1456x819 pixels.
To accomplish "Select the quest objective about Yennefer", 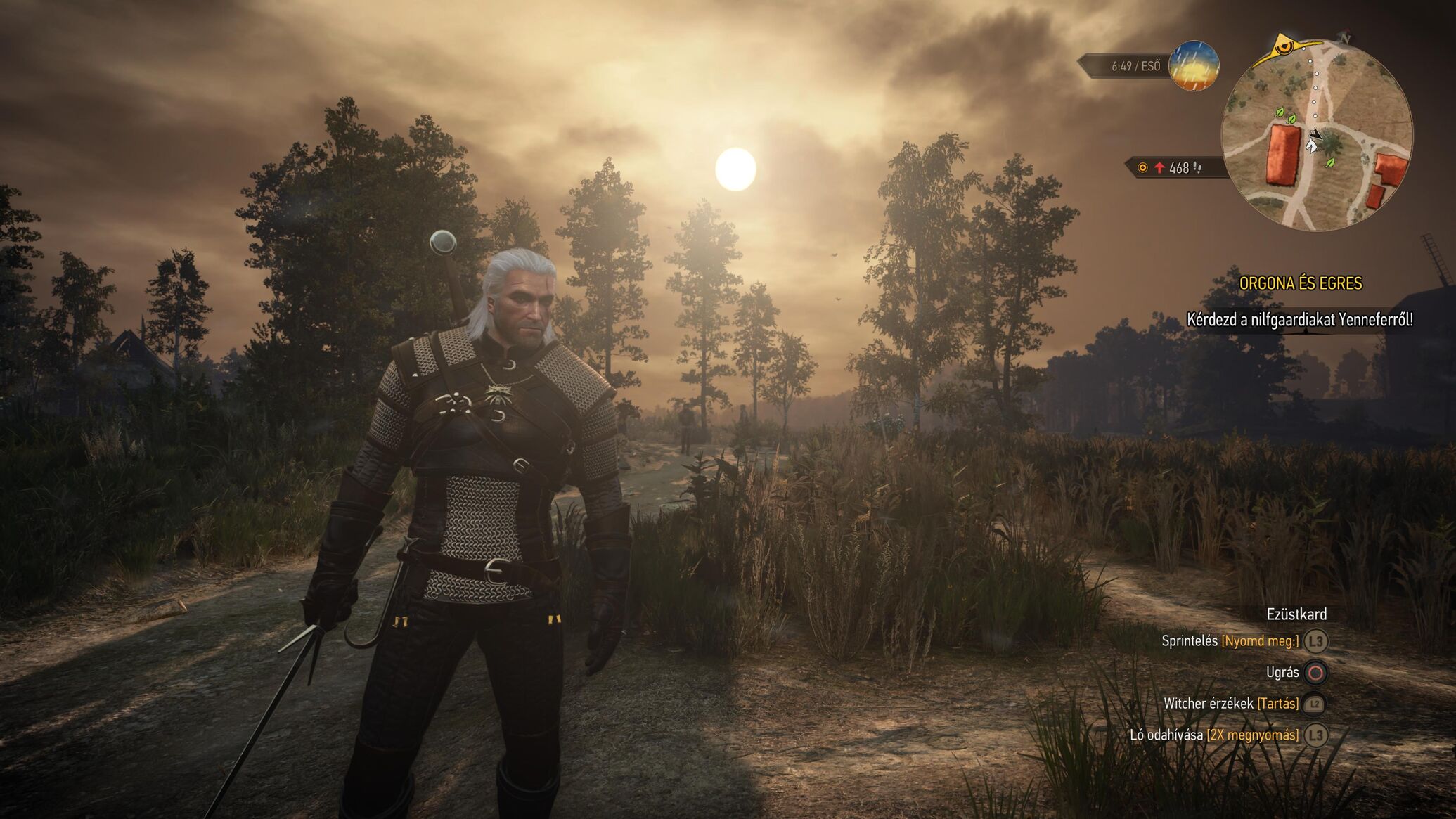I will tap(1299, 320).
